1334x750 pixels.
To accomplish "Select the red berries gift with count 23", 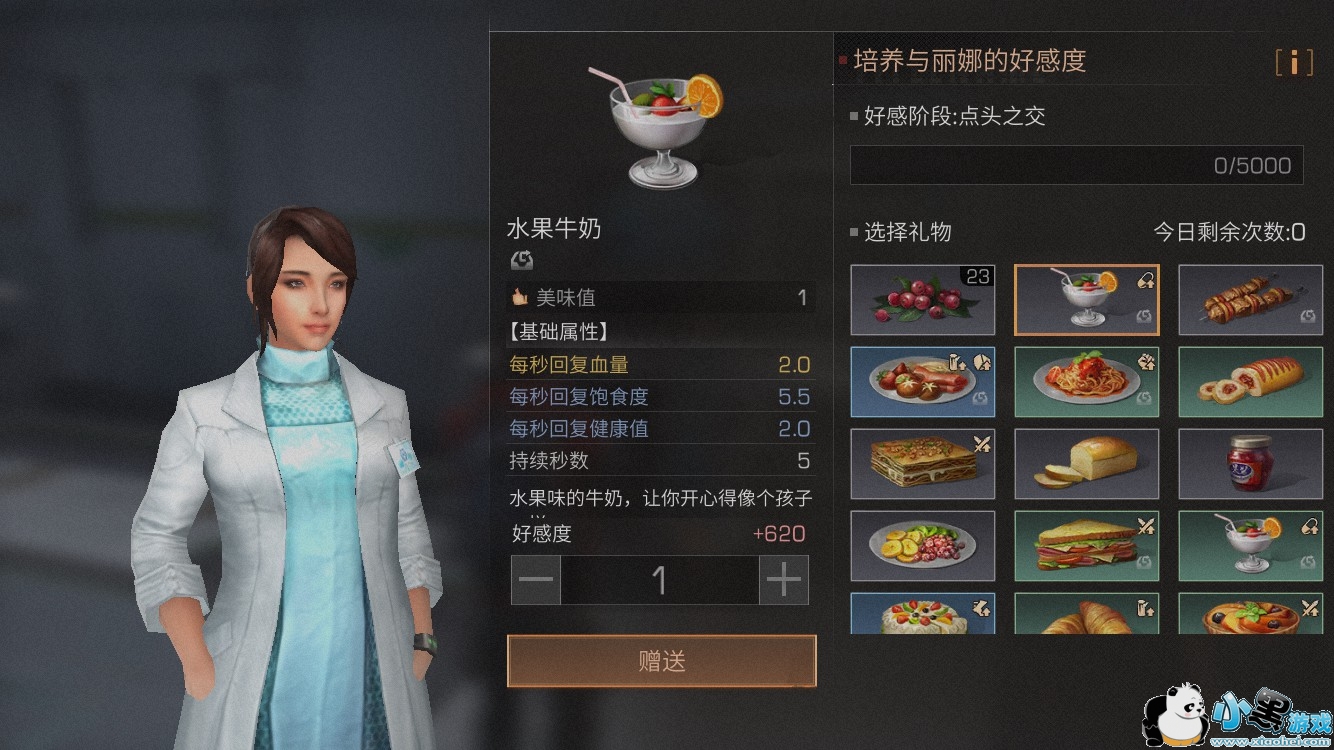I will pyautogui.click(x=923, y=300).
